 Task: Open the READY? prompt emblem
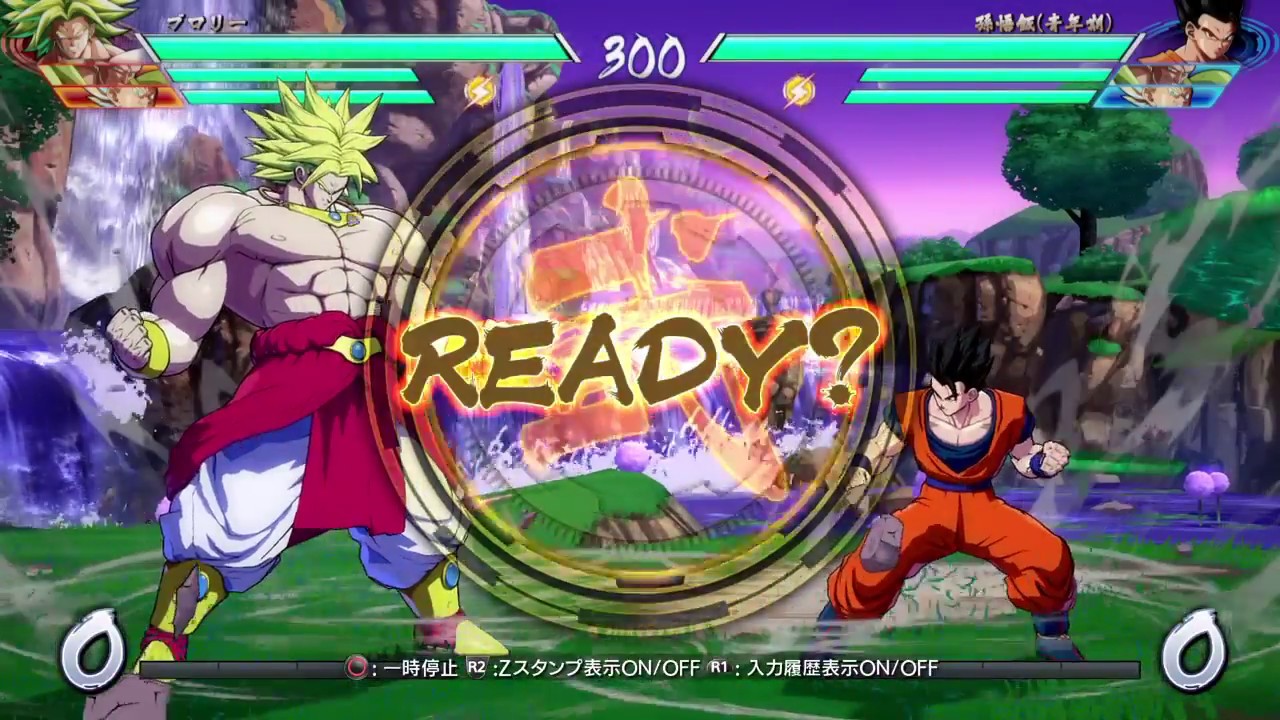coord(640,360)
